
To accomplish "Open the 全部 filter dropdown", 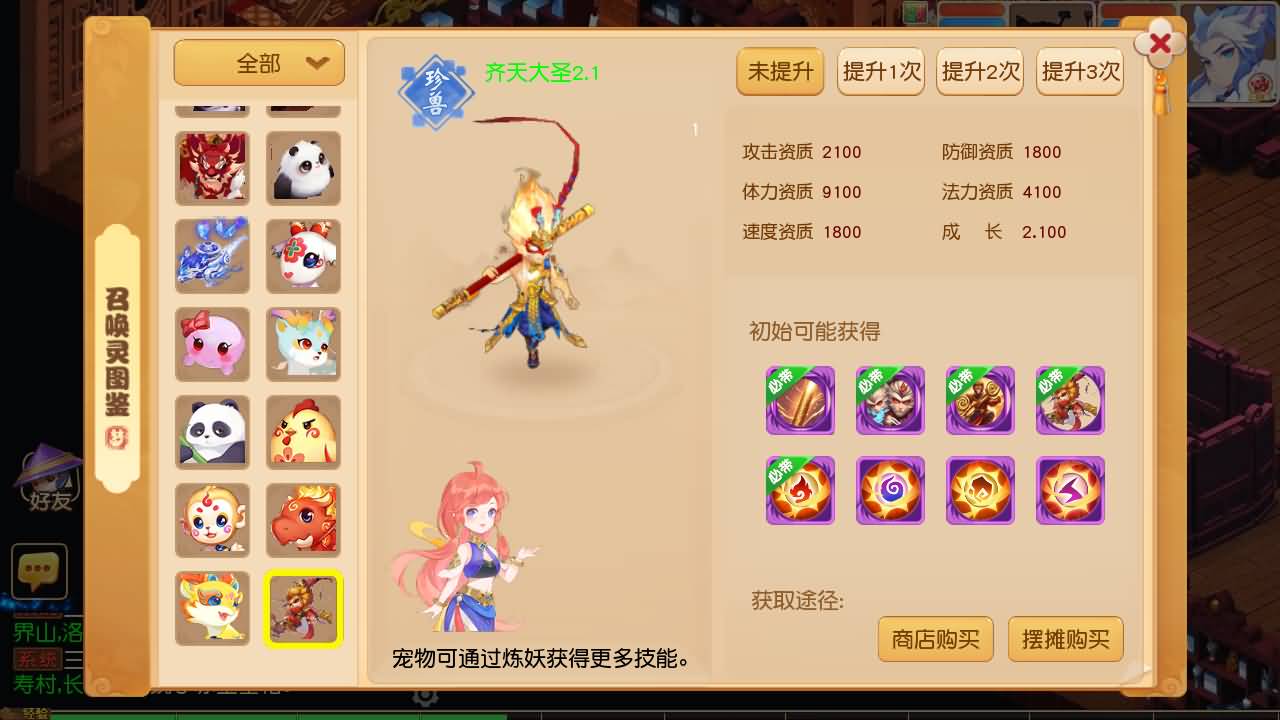I will point(258,62).
